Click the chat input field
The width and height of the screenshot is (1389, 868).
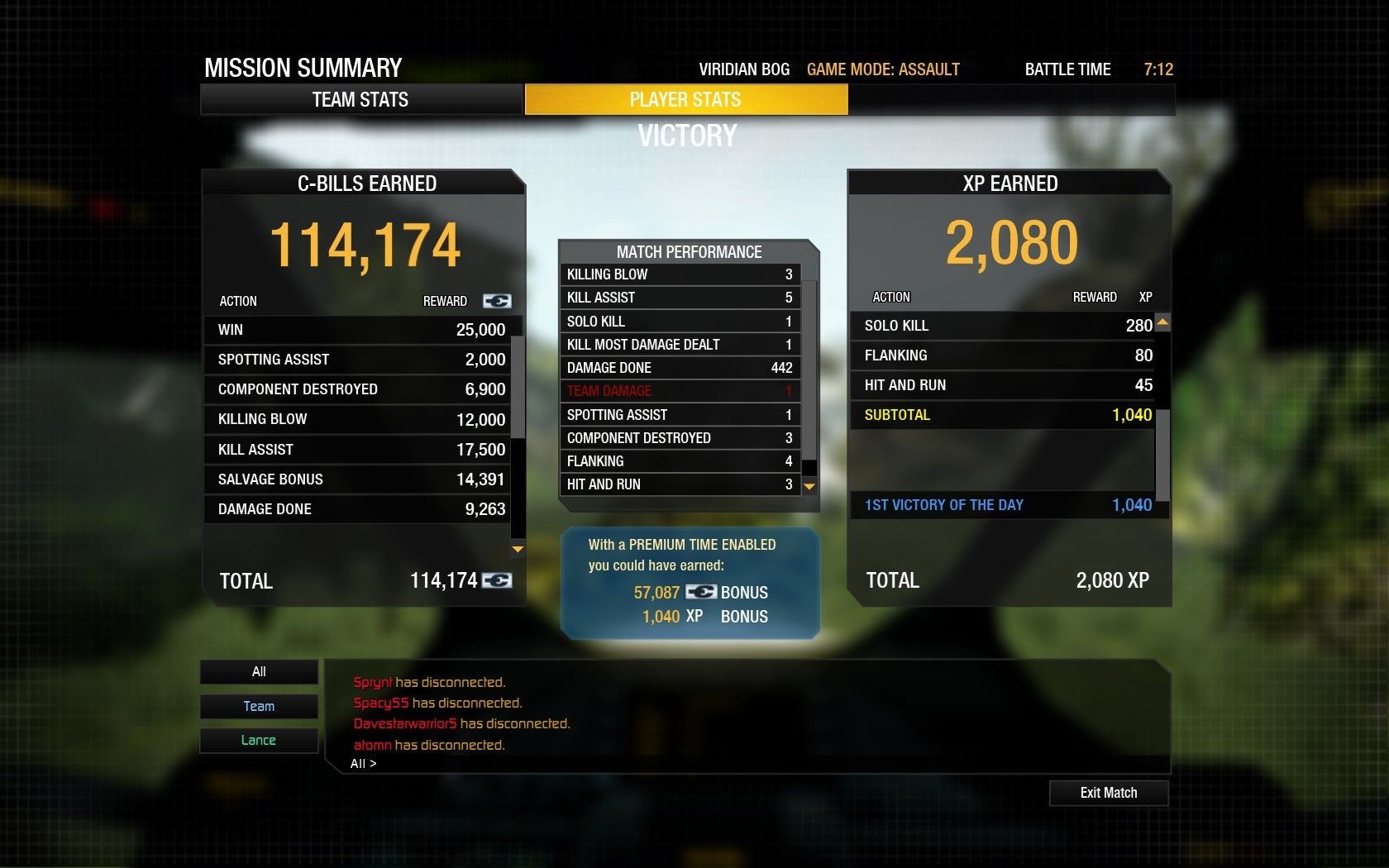[744, 764]
